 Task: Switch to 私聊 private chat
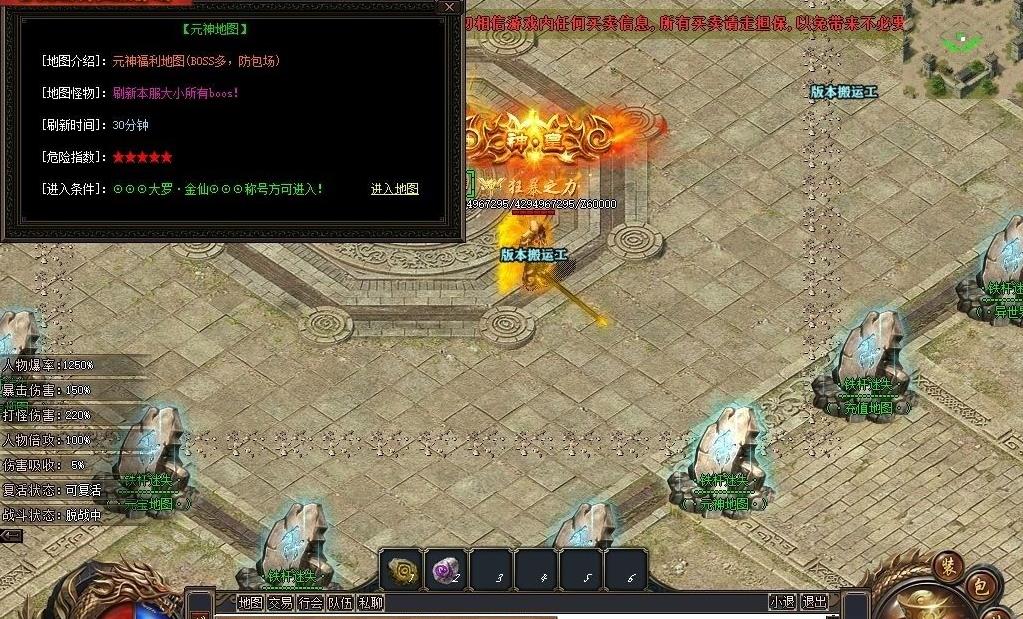pos(370,603)
